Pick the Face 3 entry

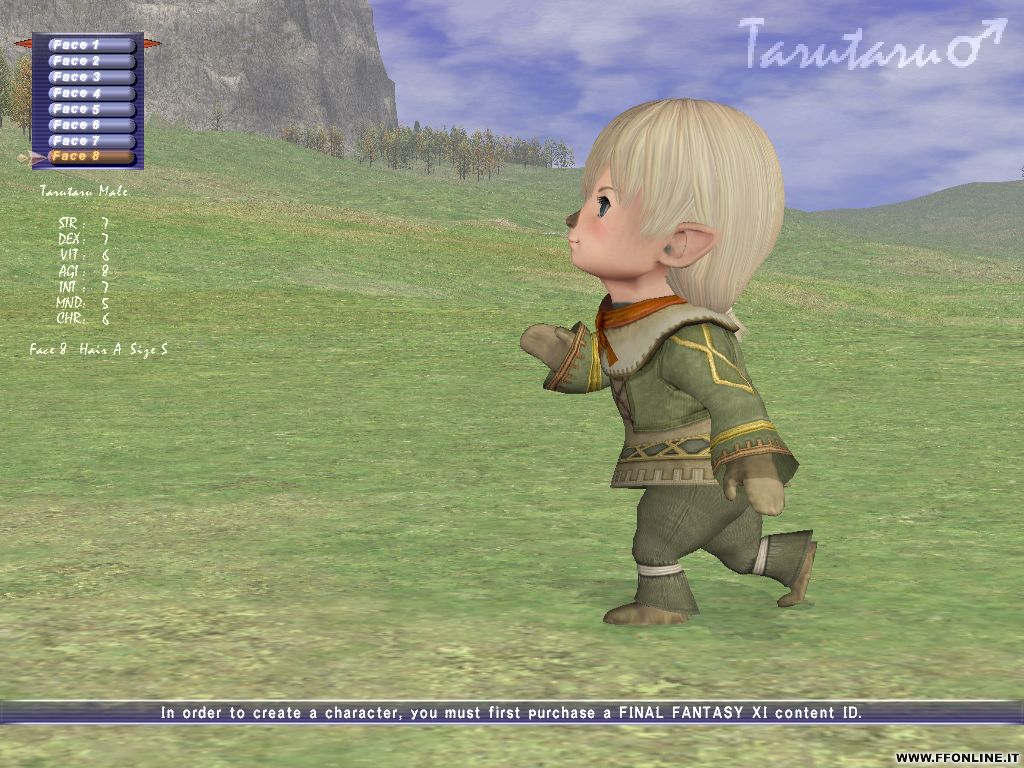(x=90, y=77)
